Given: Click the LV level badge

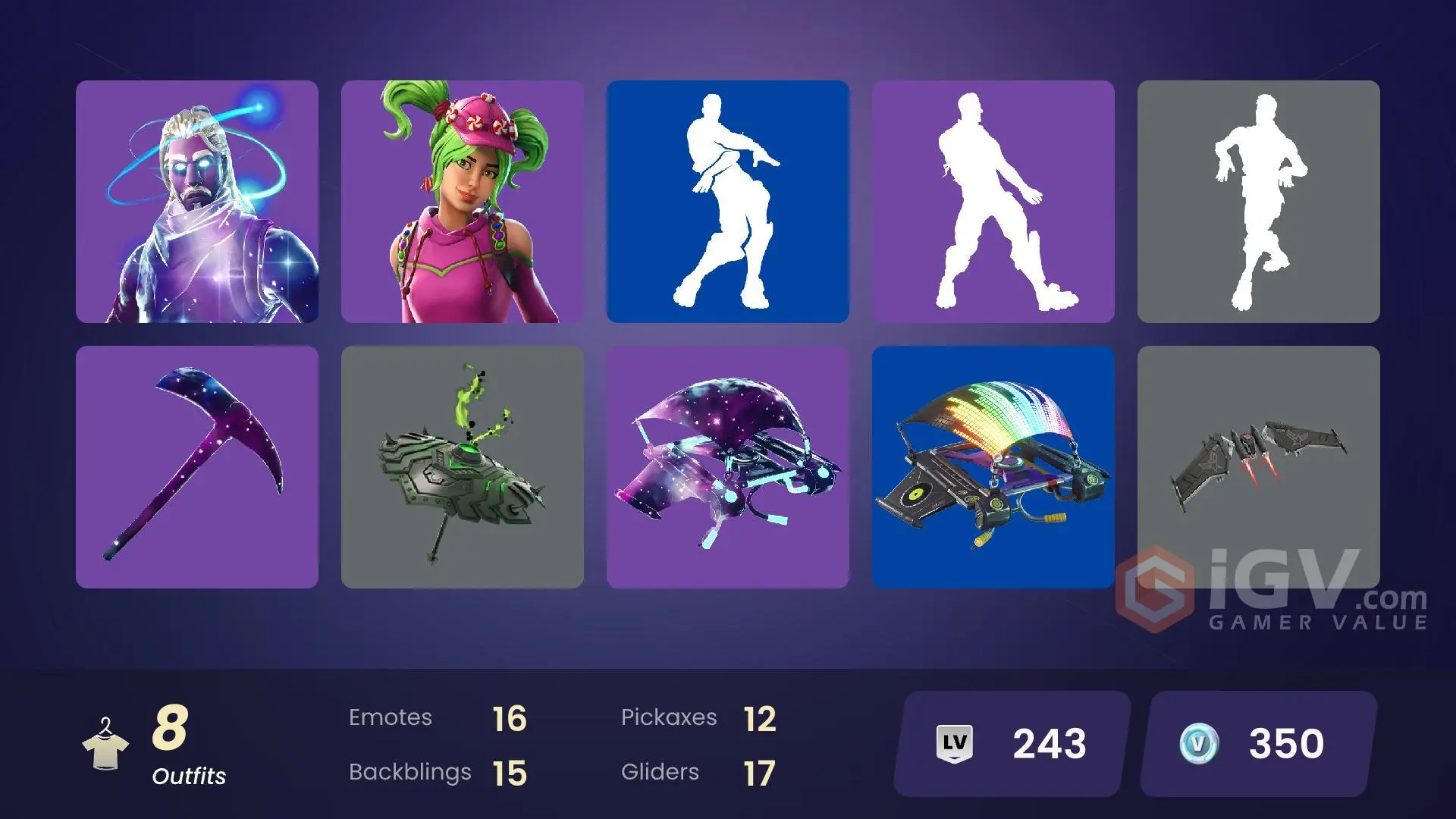Looking at the screenshot, I should pyautogui.click(x=955, y=743).
